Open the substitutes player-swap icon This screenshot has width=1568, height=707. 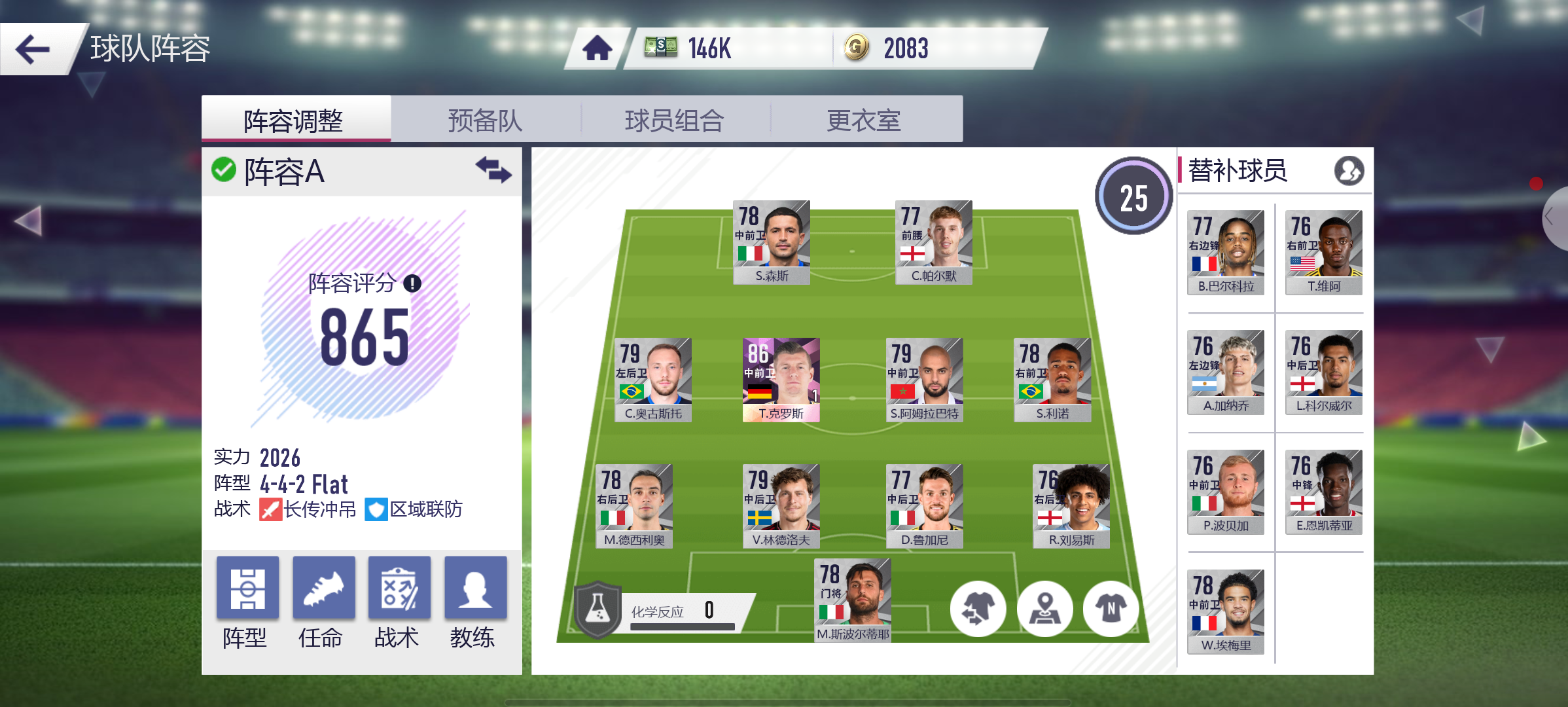(x=1349, y=171)
